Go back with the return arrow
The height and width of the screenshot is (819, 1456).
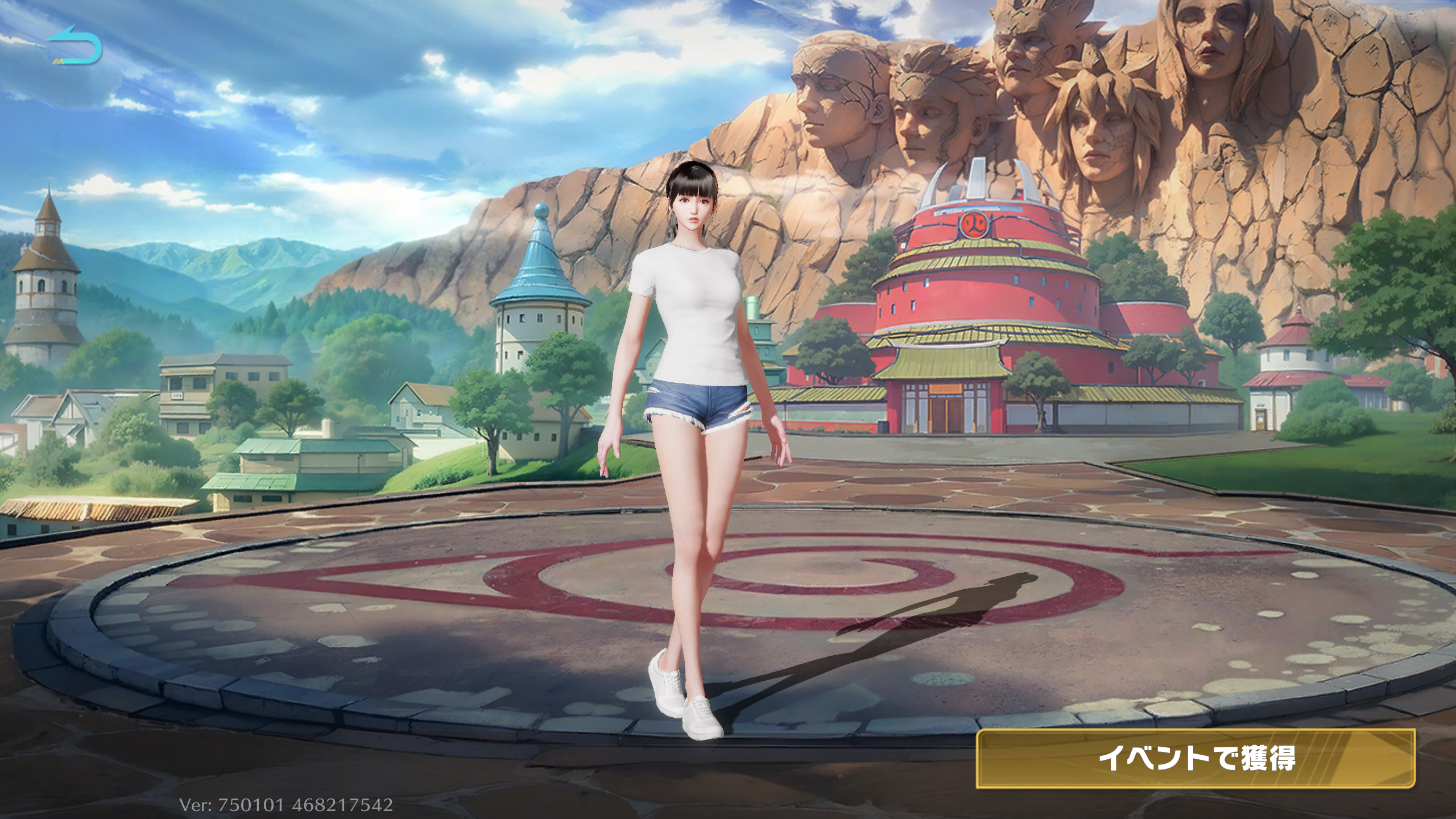pos(75,44)
